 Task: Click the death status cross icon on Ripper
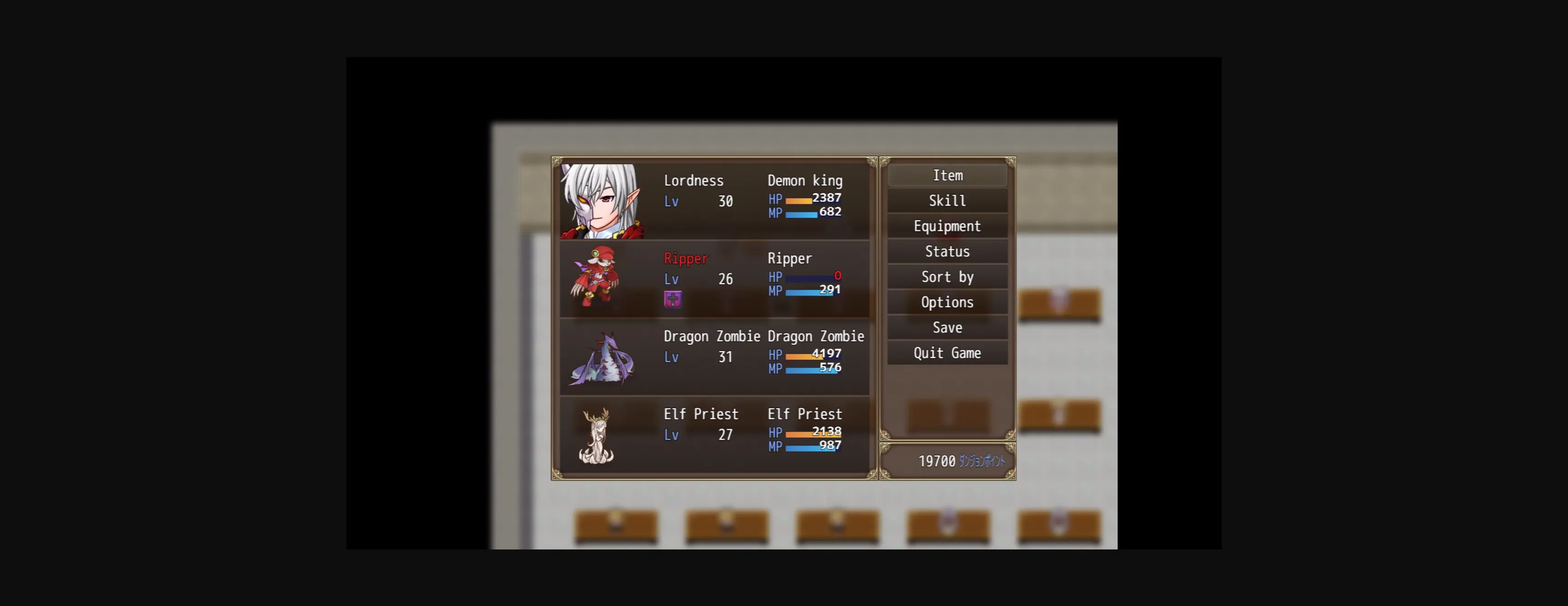pos(674,300)
